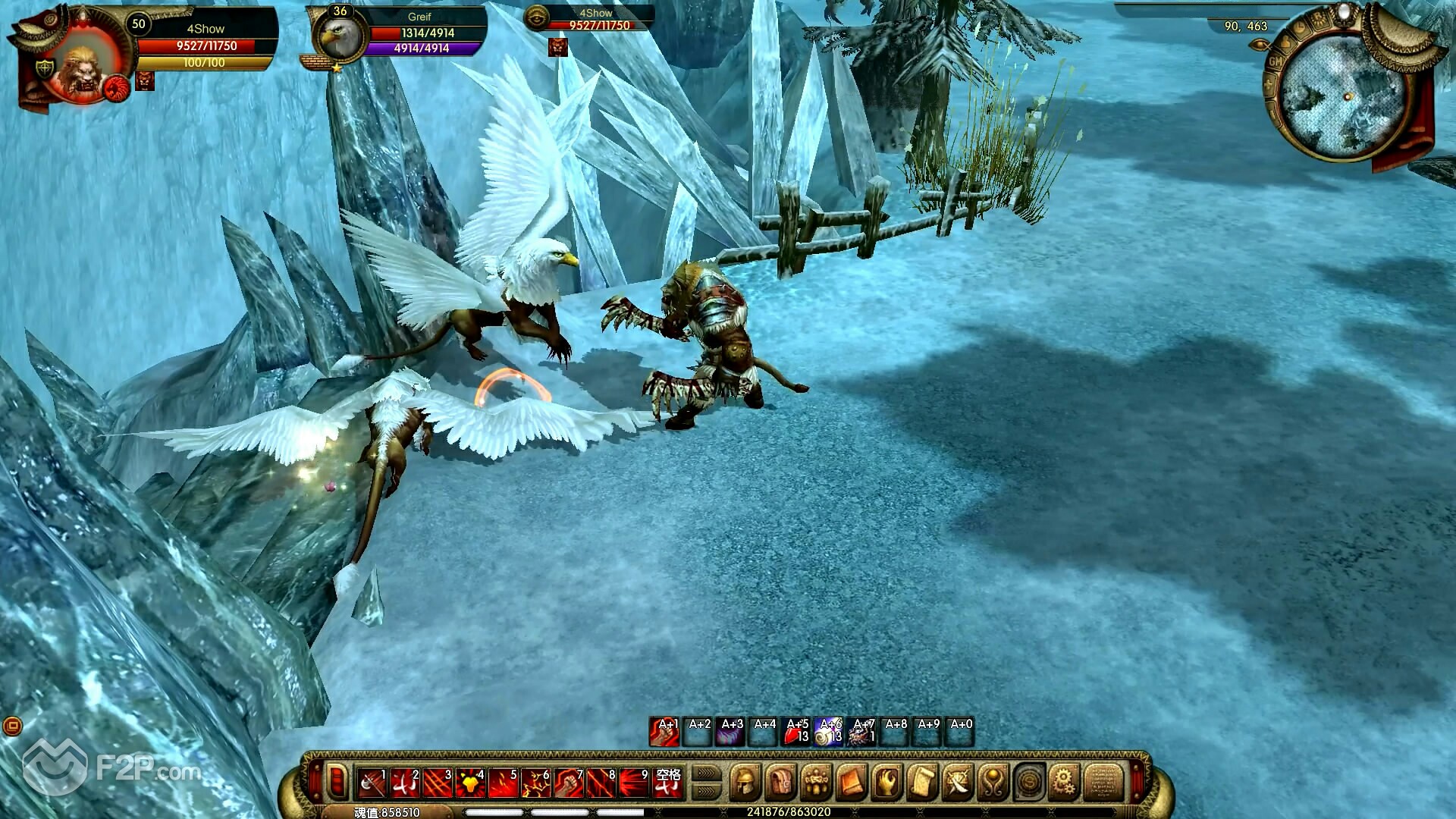Screen dimensions: 1456x819
Task: Open the gear settings button
Action: pyautogui.click(x=1065, y=782)
